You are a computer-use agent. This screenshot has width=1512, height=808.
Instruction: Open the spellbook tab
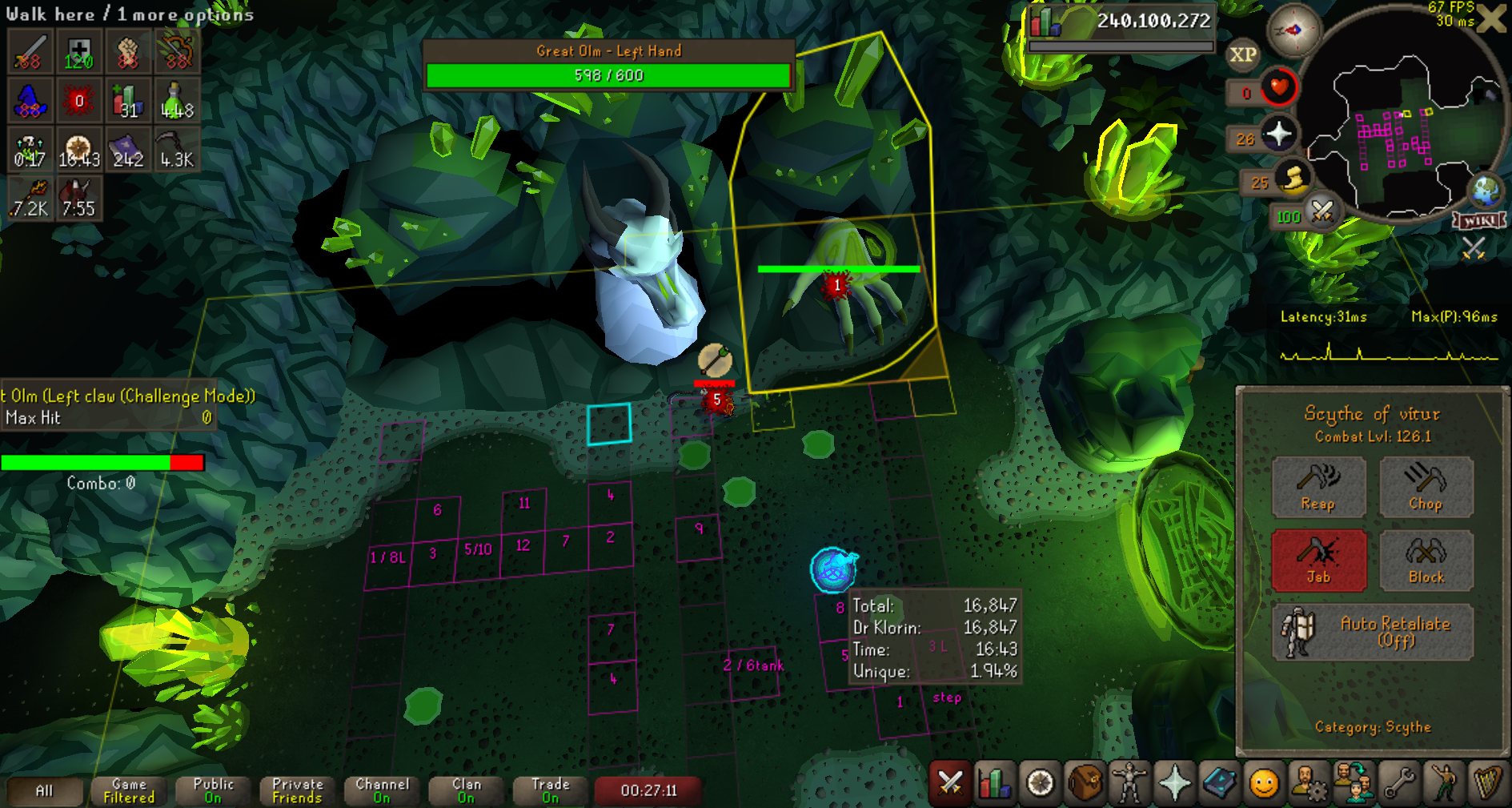pos(1219,782)
